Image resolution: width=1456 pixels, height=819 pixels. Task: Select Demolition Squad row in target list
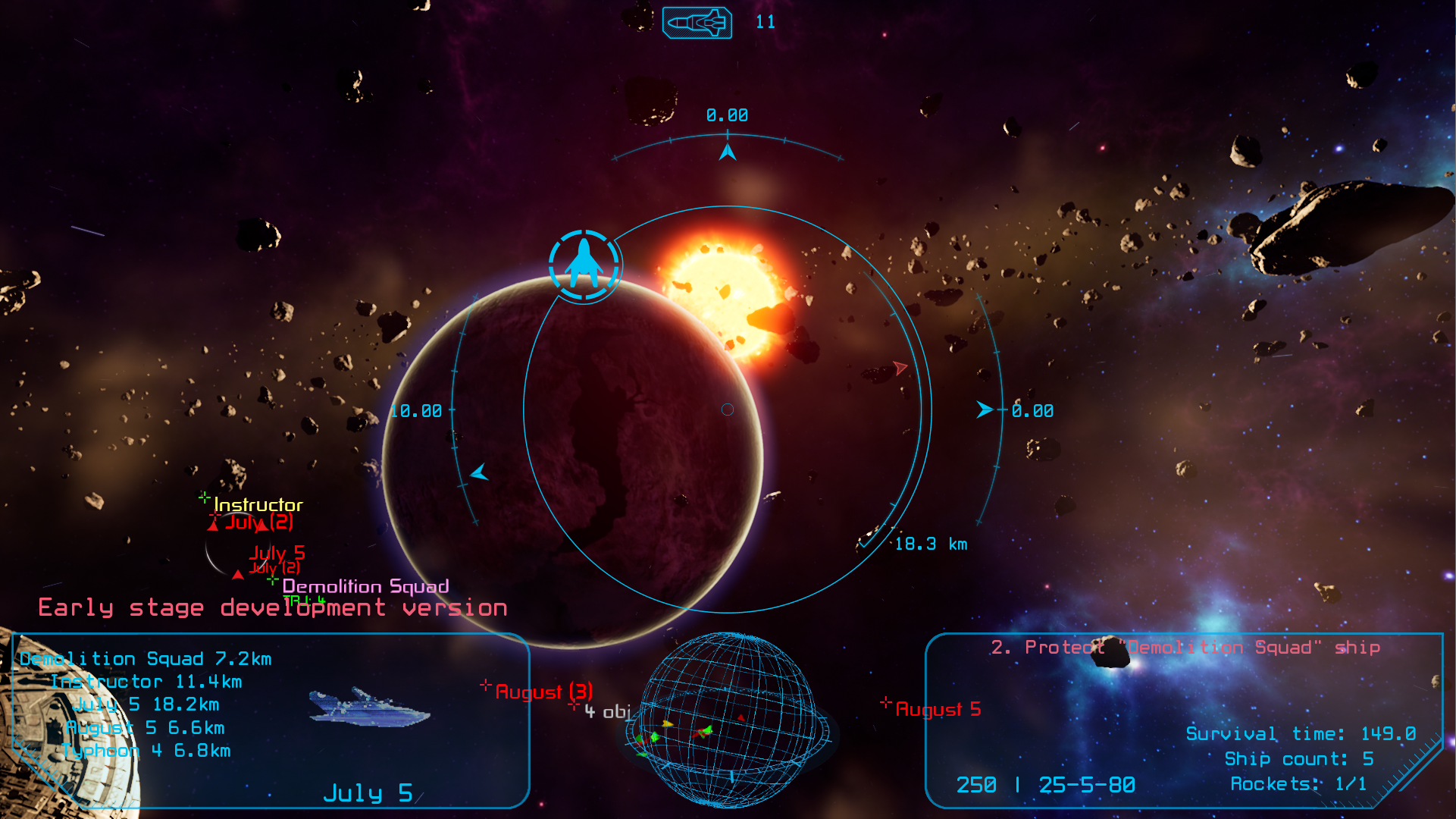coord(146,659)
